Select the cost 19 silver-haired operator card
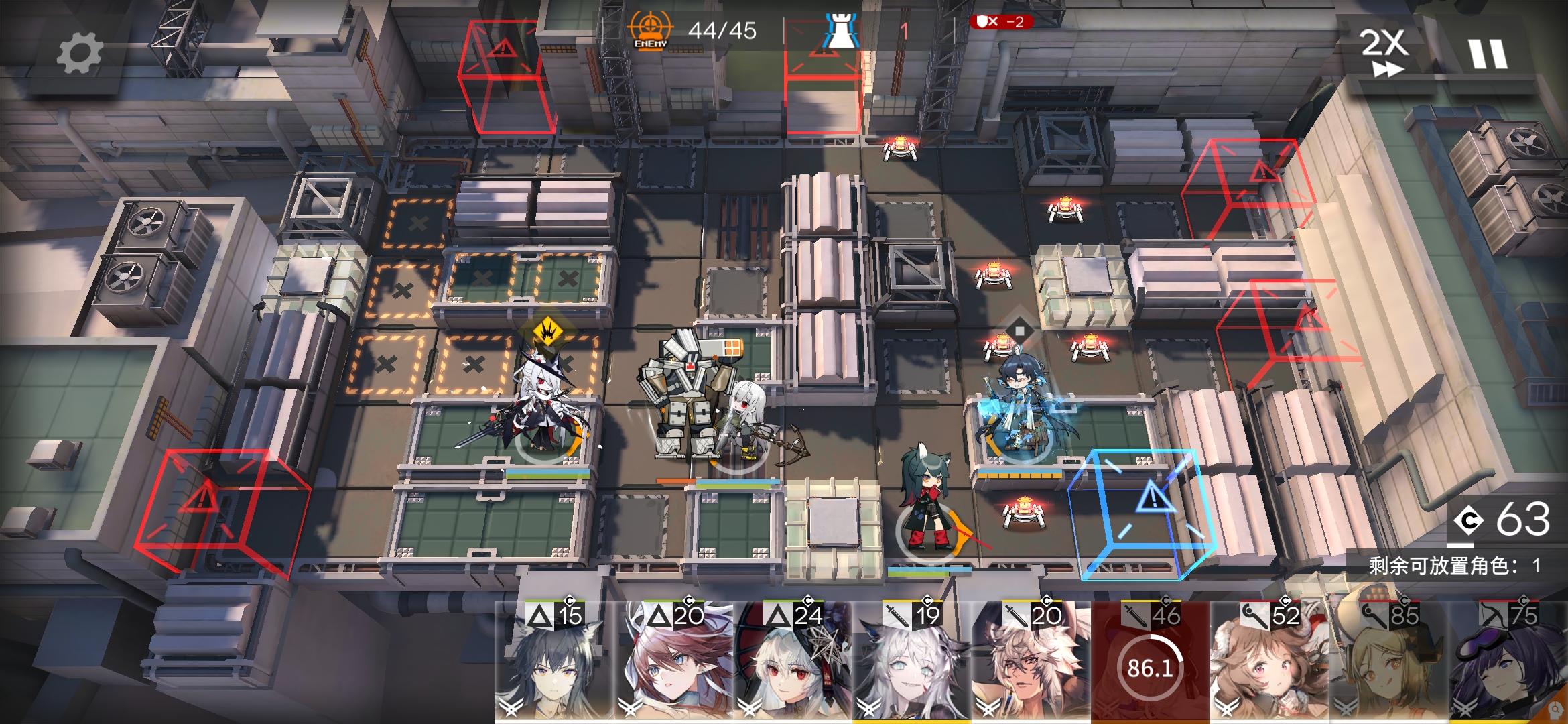Viewport: 1568px width, 724px height. pyautogui.click(x=912, y=662)
